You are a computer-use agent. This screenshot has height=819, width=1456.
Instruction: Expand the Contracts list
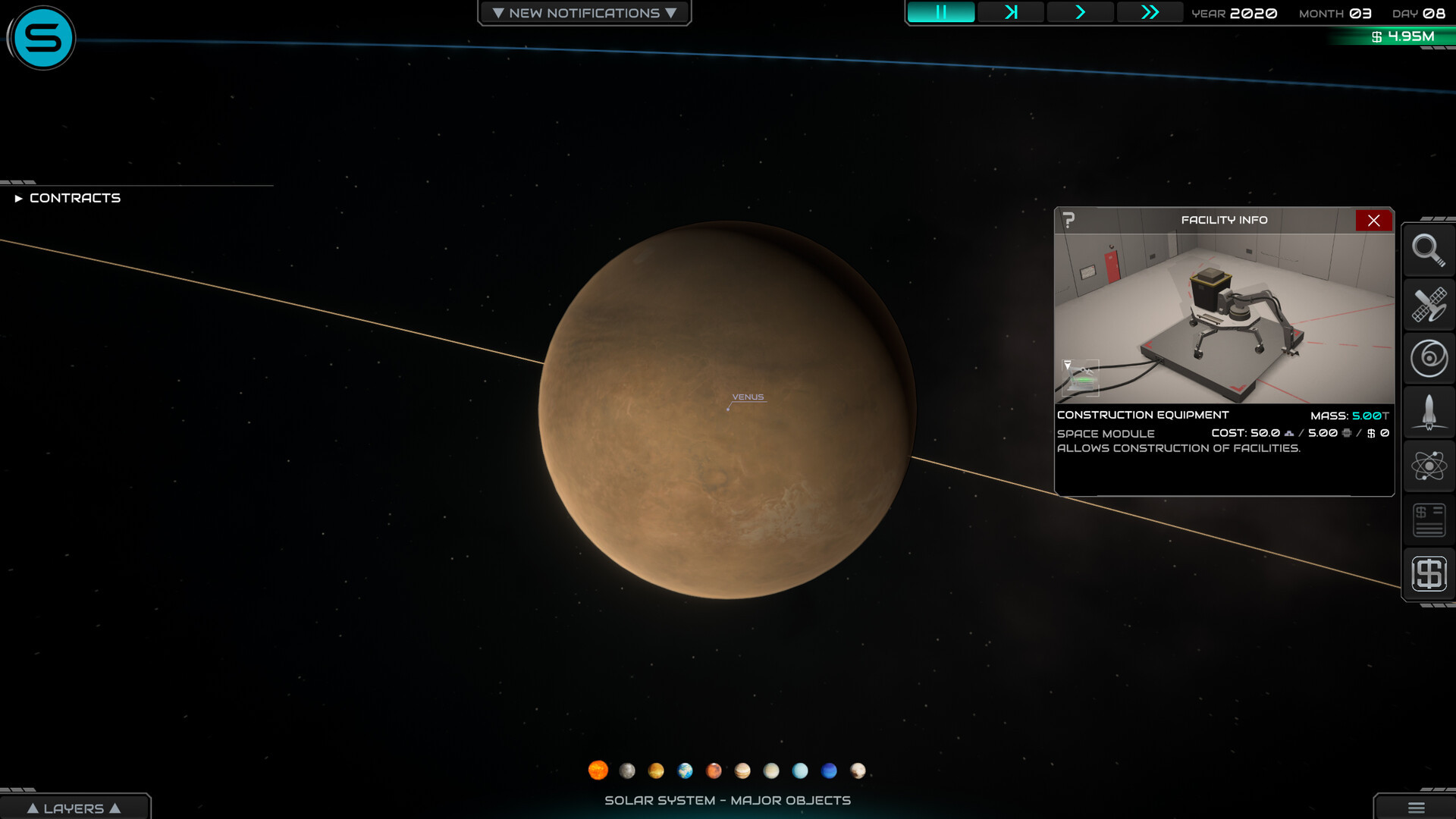tap(68, 198)
